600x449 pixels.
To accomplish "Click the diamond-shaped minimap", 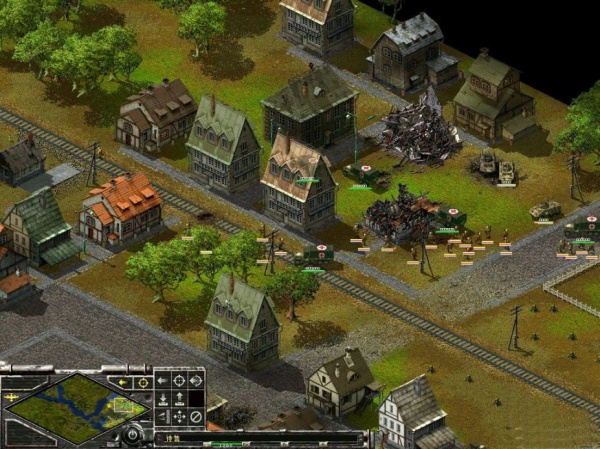I will point(76,407).
